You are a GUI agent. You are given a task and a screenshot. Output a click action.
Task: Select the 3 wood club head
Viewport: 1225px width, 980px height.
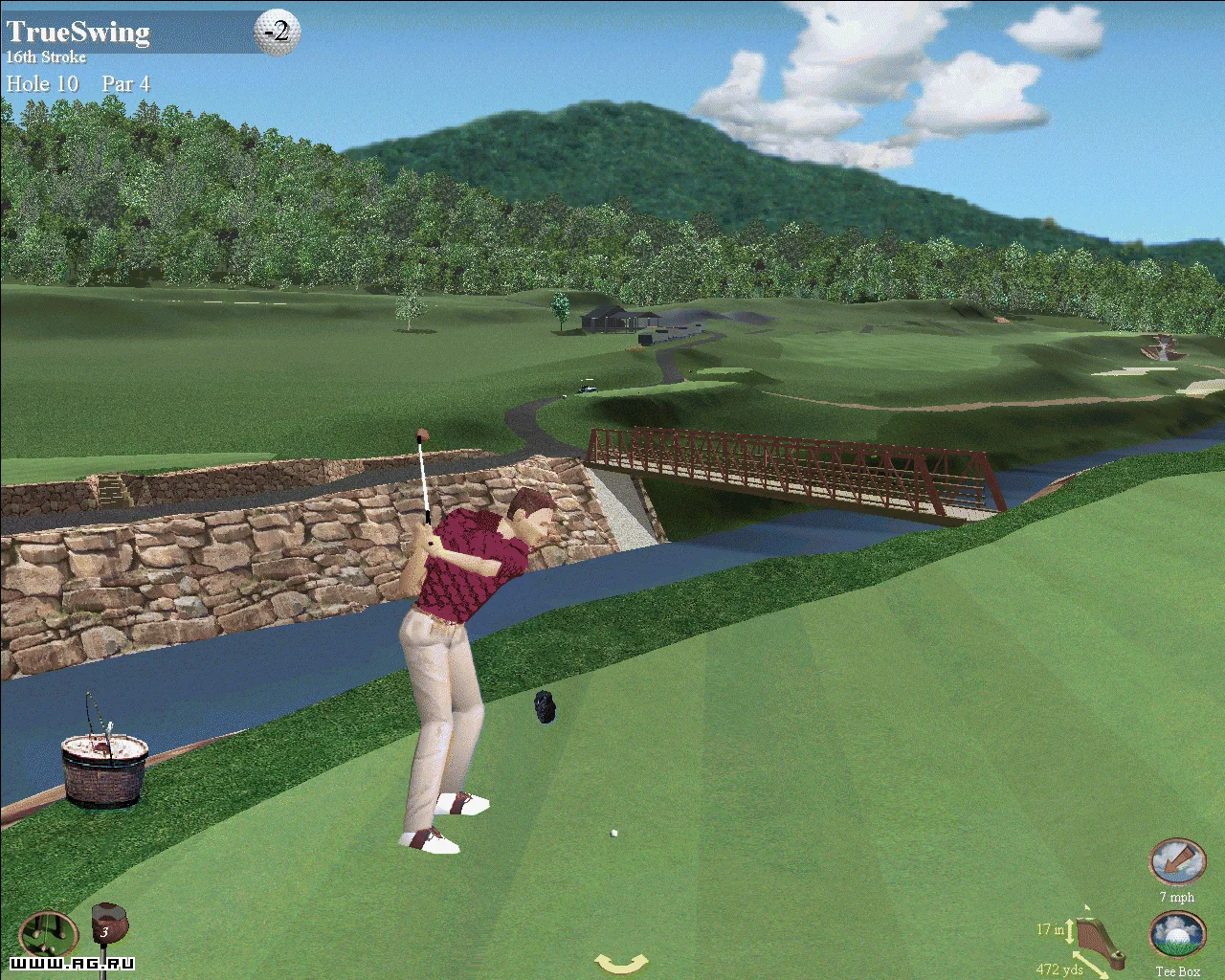pyautogui.click(x=107, y=928)
